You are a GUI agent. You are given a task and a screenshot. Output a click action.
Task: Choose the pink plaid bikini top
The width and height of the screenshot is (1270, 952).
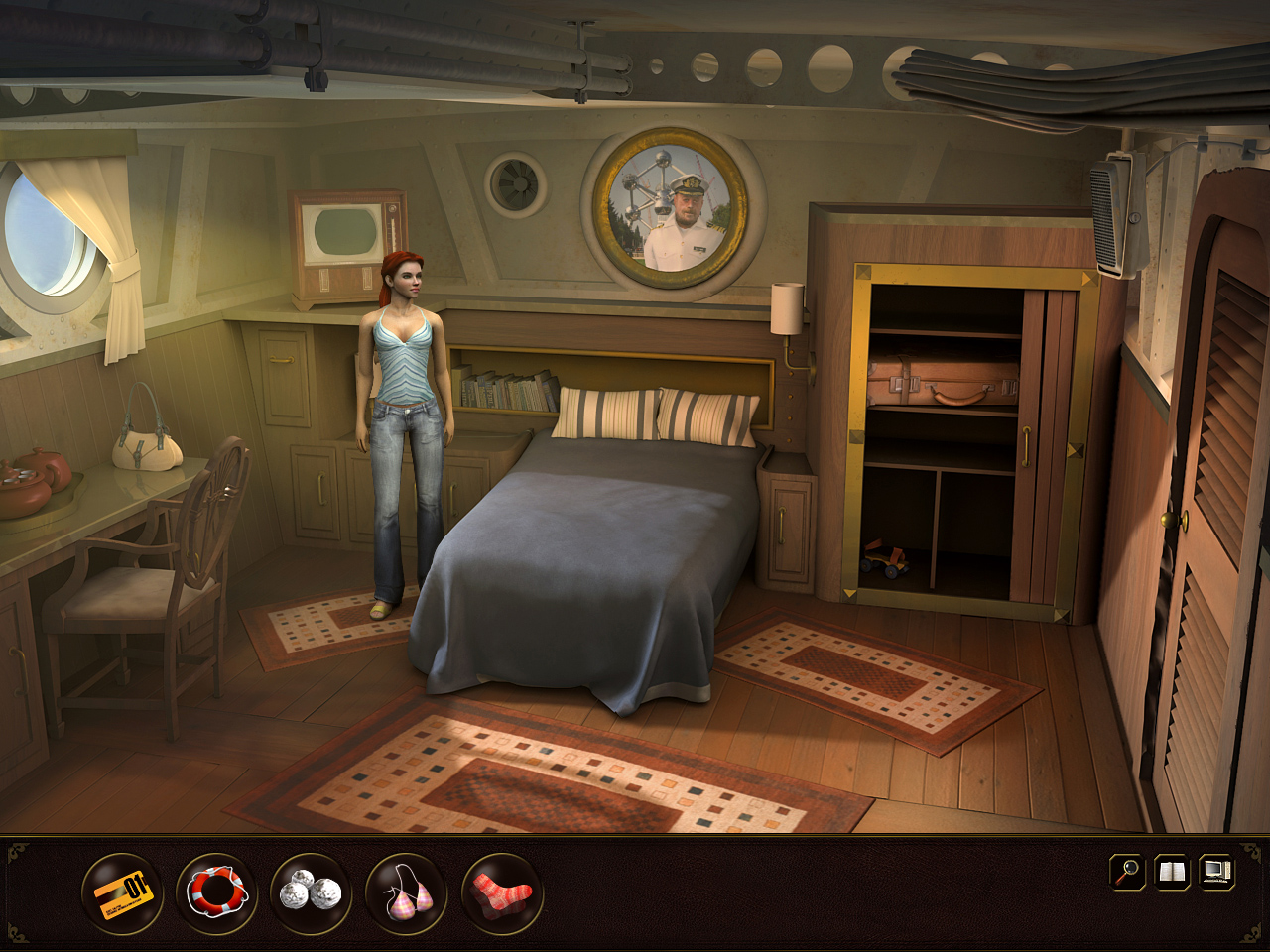click(407, 892)
